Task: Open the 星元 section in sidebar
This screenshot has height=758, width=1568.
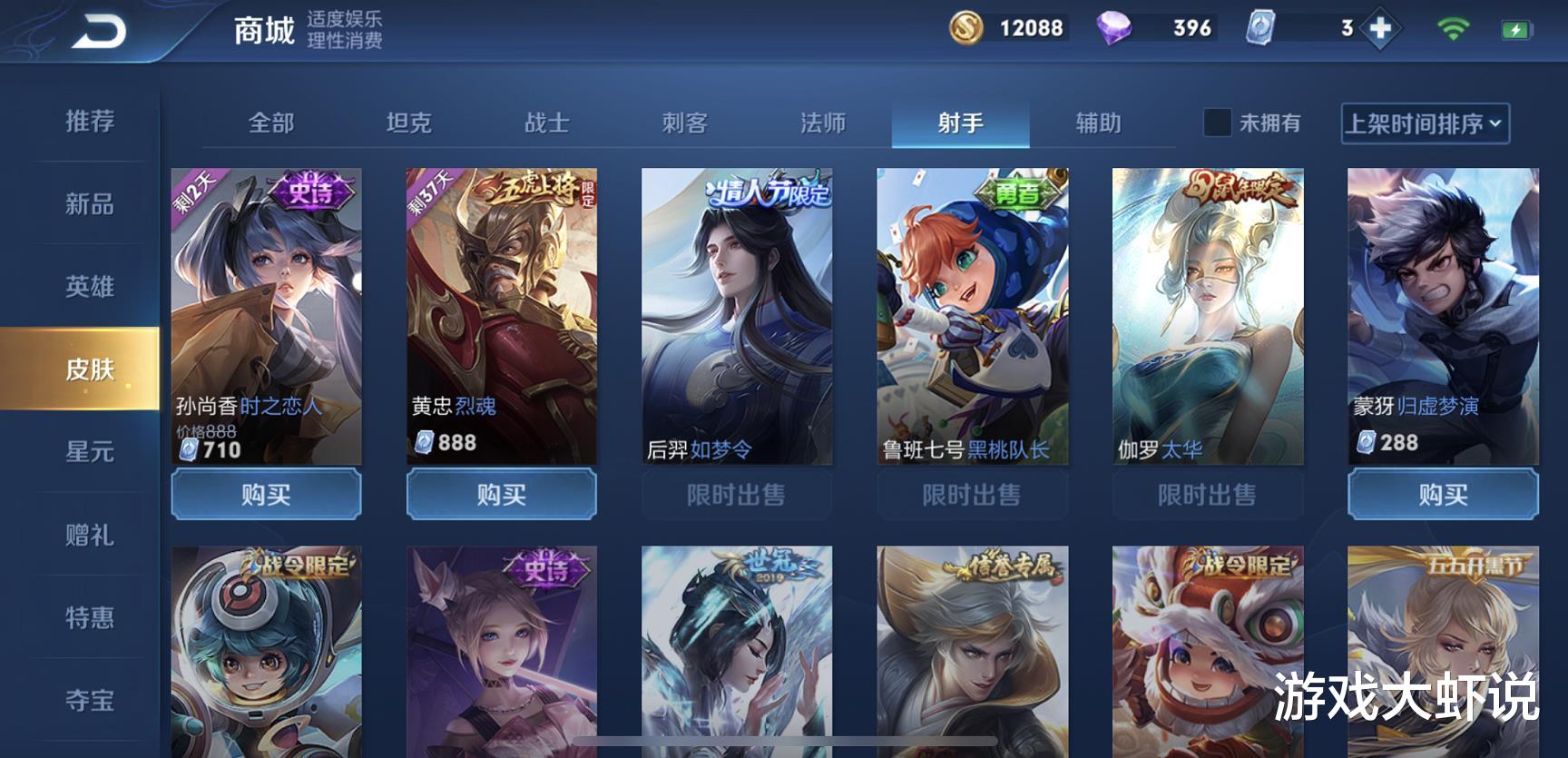Action: (x=88, y=452)
